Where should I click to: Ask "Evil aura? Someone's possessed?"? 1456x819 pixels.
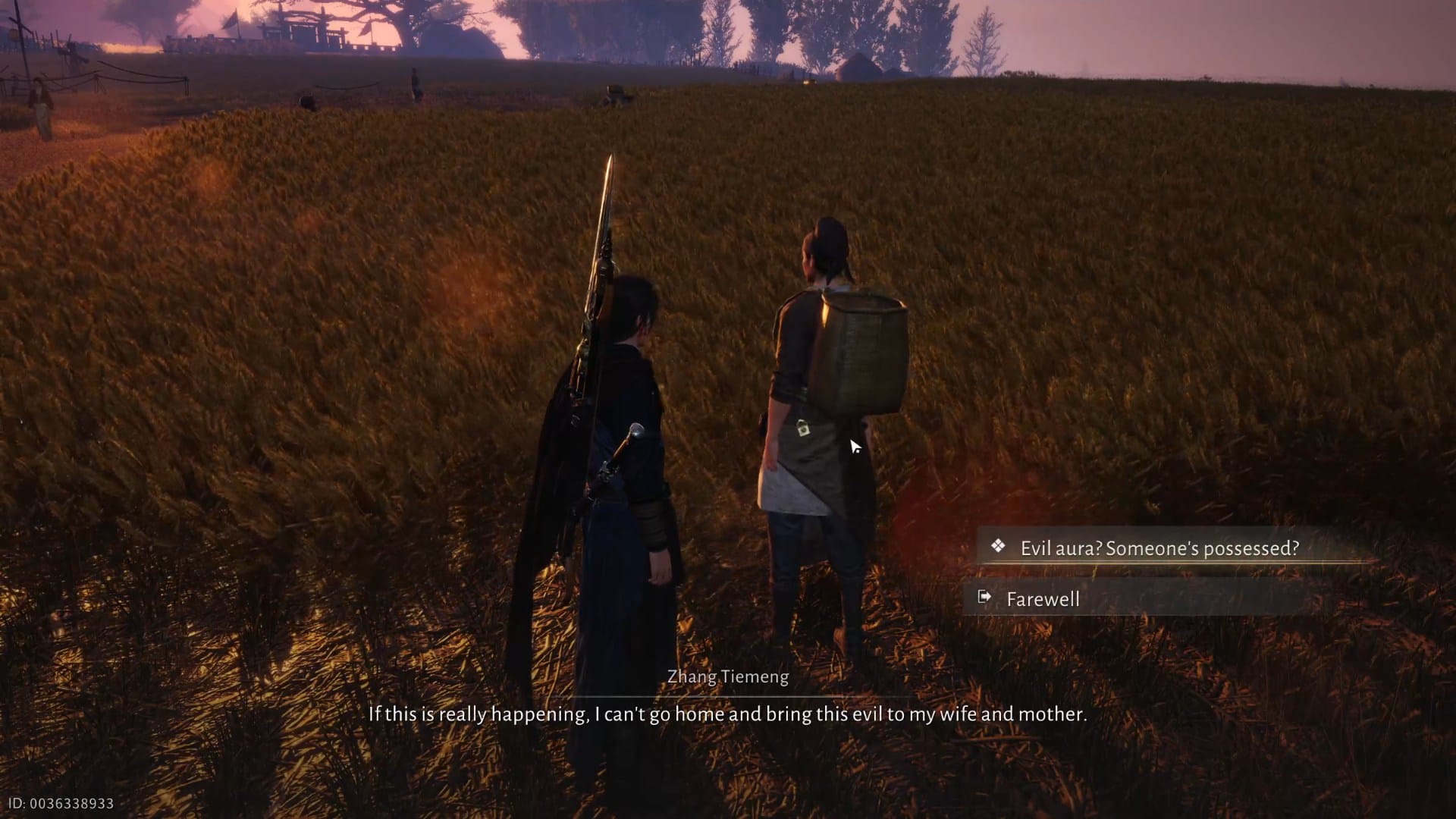pyautogui.click(x=1159, y=548)
